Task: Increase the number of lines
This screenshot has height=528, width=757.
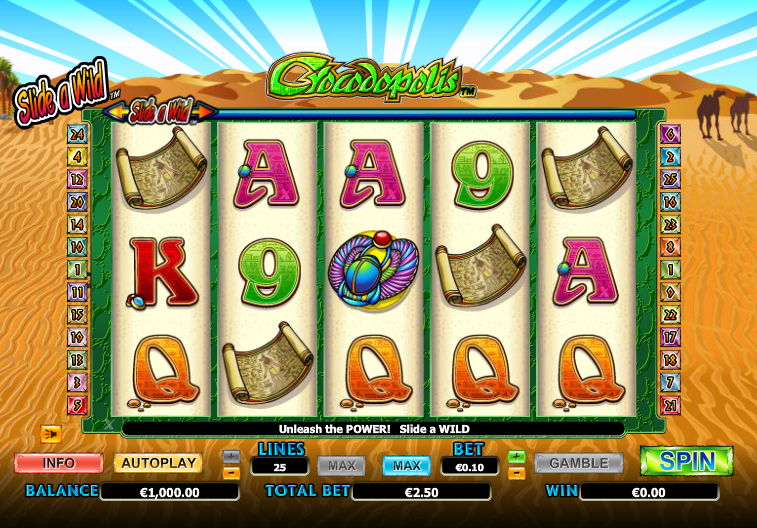Action: (231, 457)
